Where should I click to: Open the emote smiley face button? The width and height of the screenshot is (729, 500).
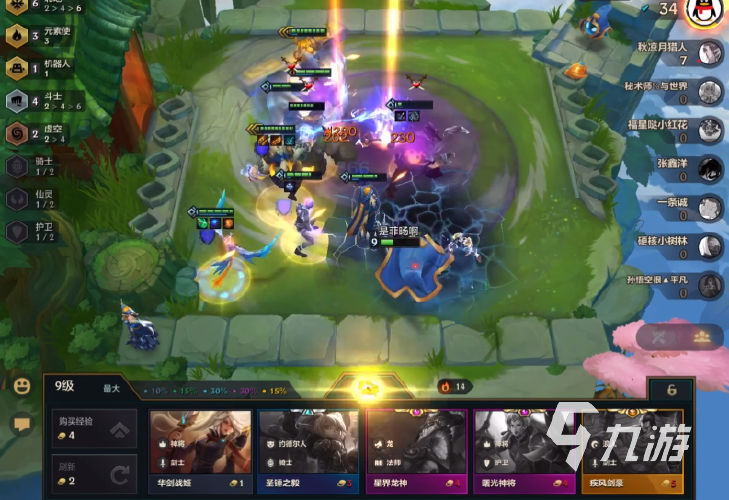coord(21,386)
